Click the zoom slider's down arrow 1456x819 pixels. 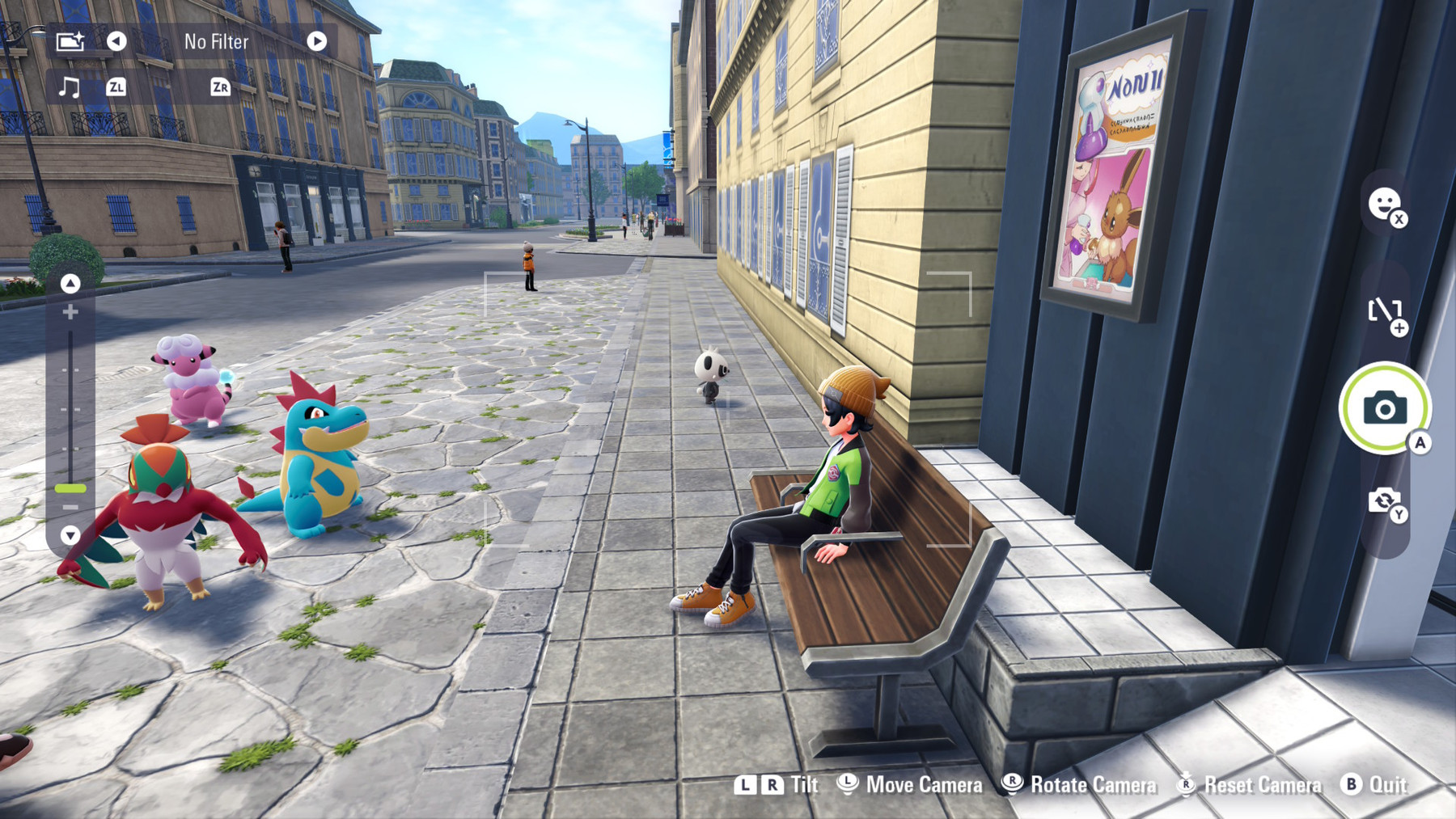70,534
